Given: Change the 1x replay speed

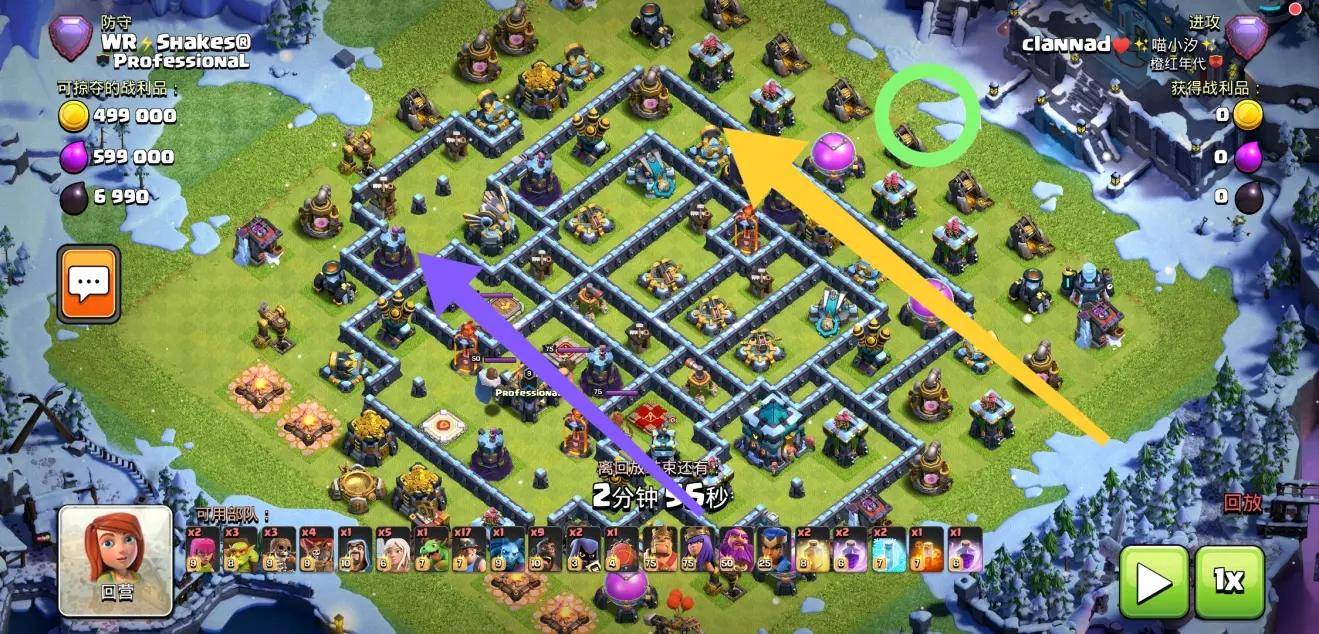Looking at the screenshot, I should (1229, 582).
